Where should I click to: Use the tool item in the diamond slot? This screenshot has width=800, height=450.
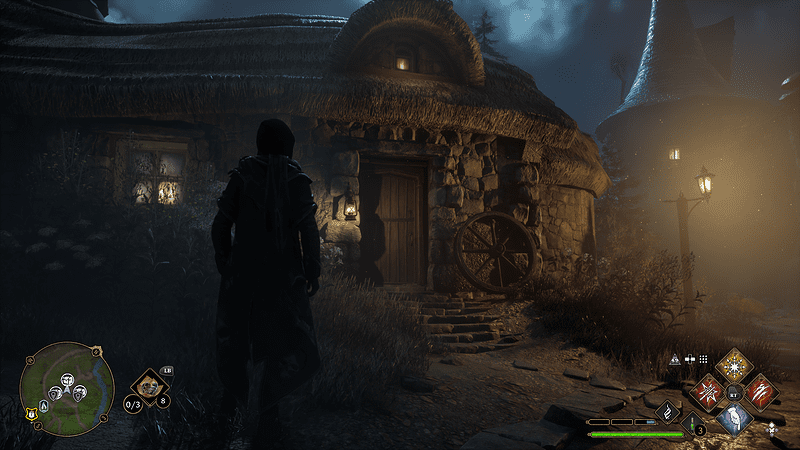tap(148, 385)
